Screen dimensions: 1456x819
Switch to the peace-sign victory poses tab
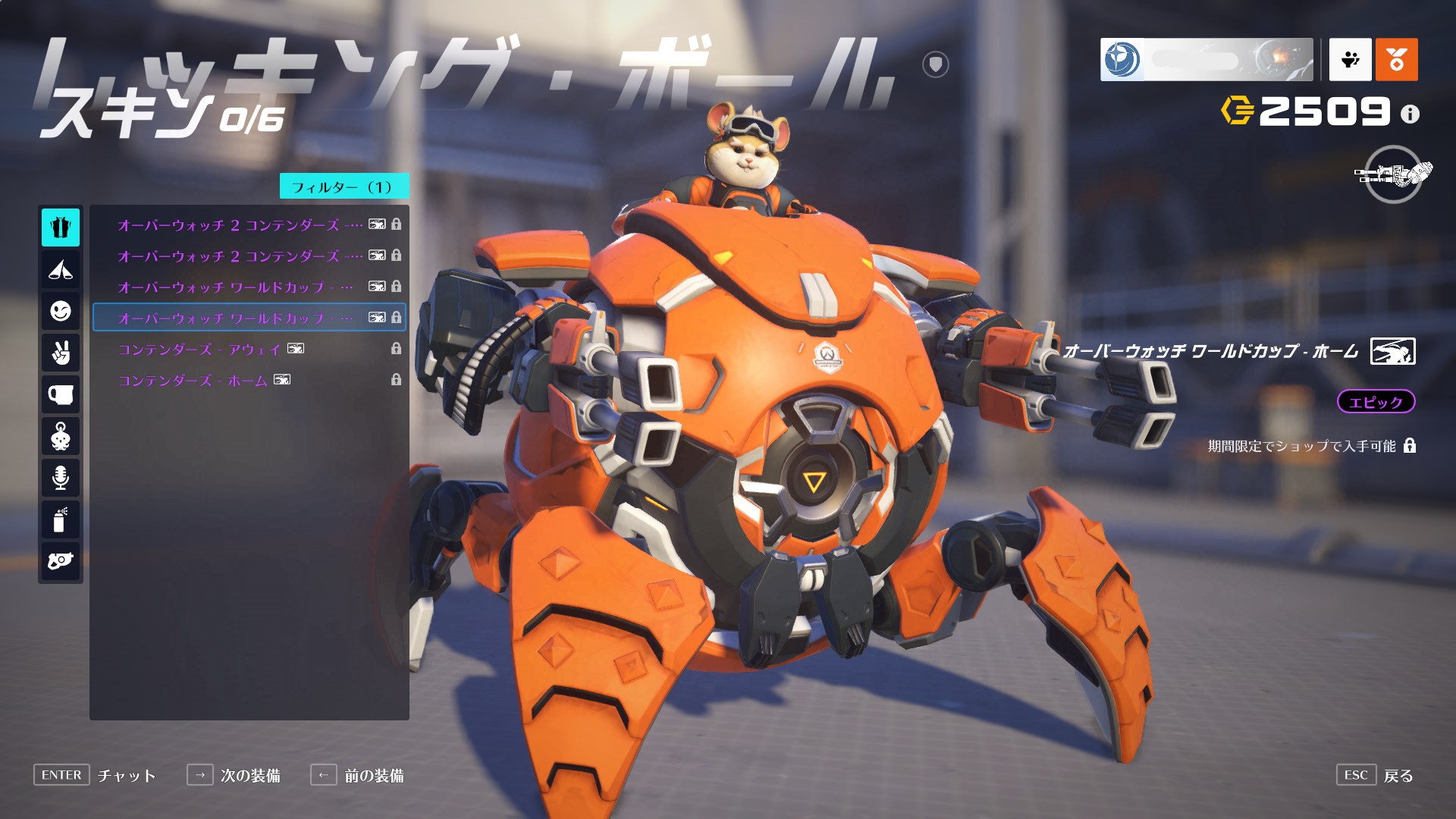coord(61,353)
